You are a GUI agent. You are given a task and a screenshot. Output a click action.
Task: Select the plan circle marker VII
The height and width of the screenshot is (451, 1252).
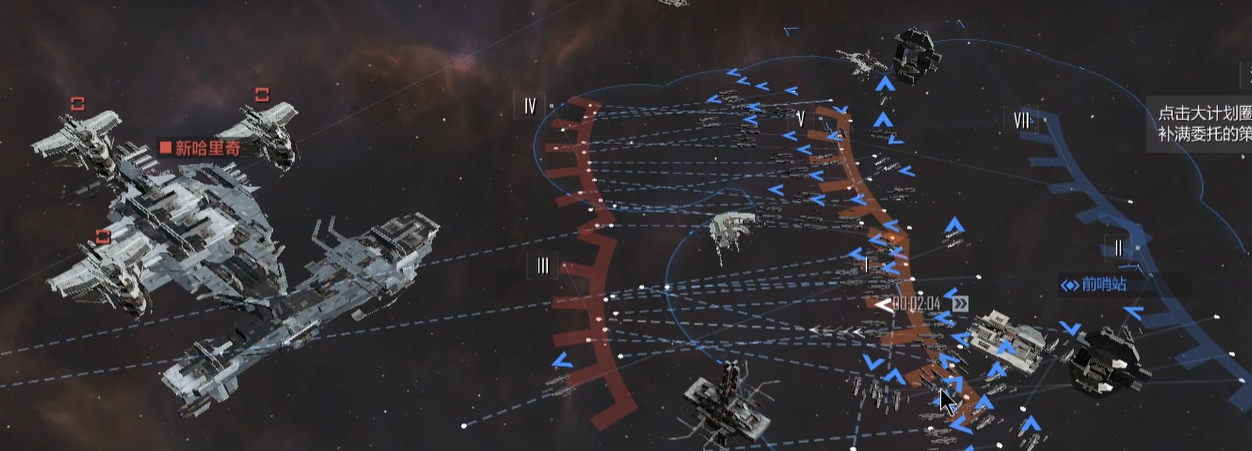click(1021, 121)
